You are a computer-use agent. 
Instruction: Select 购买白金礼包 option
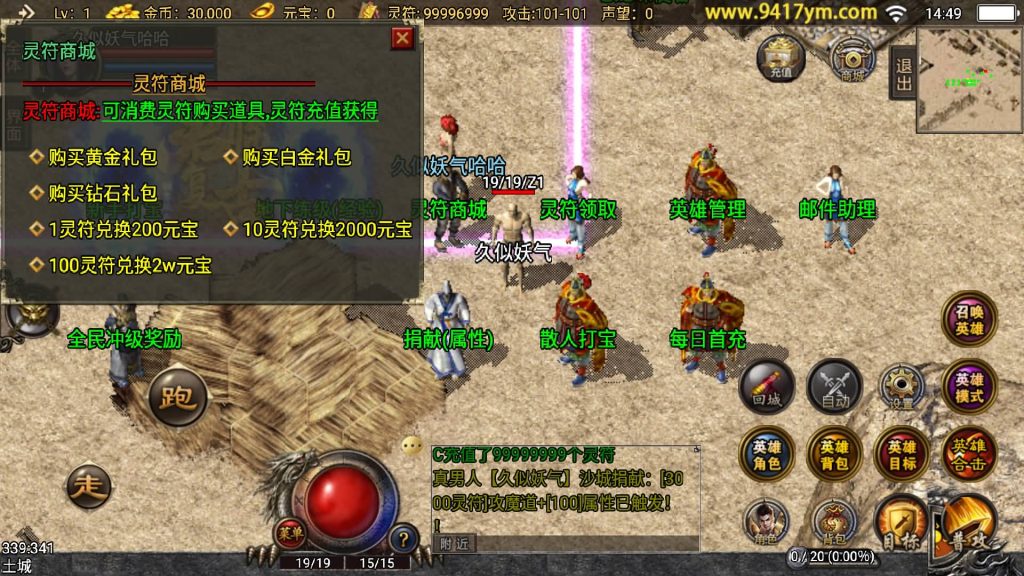(296, 157)
